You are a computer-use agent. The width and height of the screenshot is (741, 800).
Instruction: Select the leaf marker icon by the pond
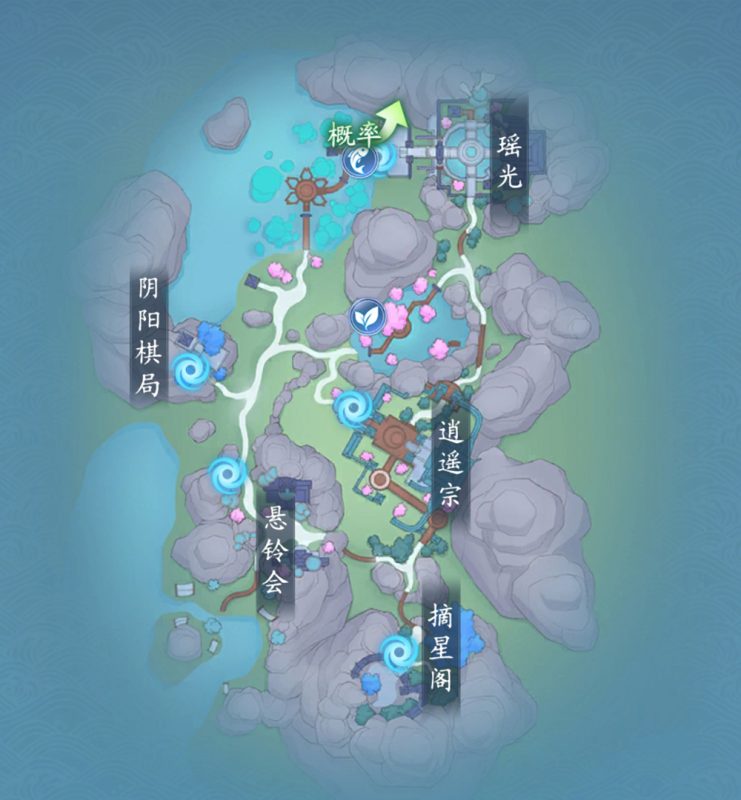coord(365,317)
